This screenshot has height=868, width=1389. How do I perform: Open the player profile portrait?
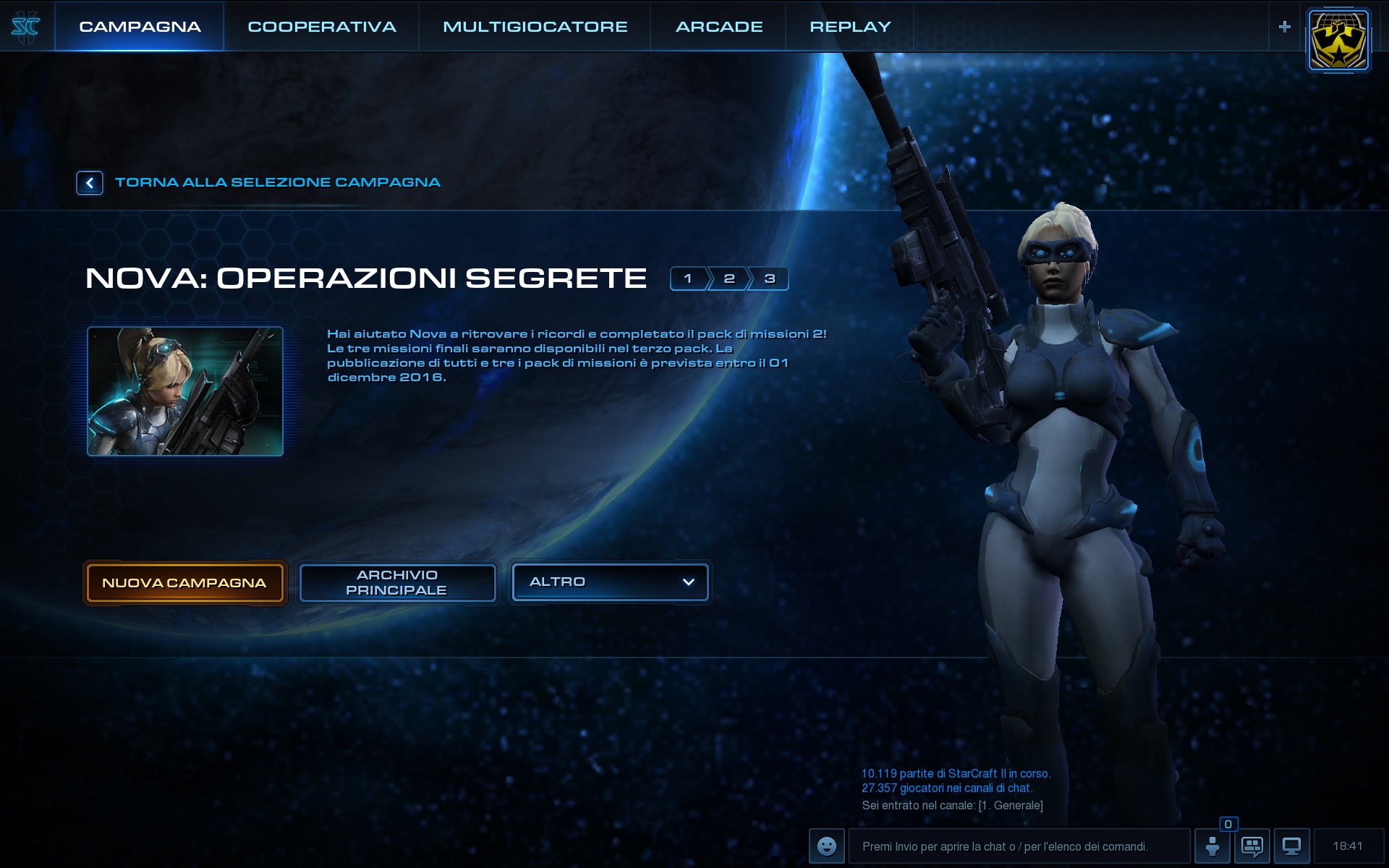point(1338,41)
